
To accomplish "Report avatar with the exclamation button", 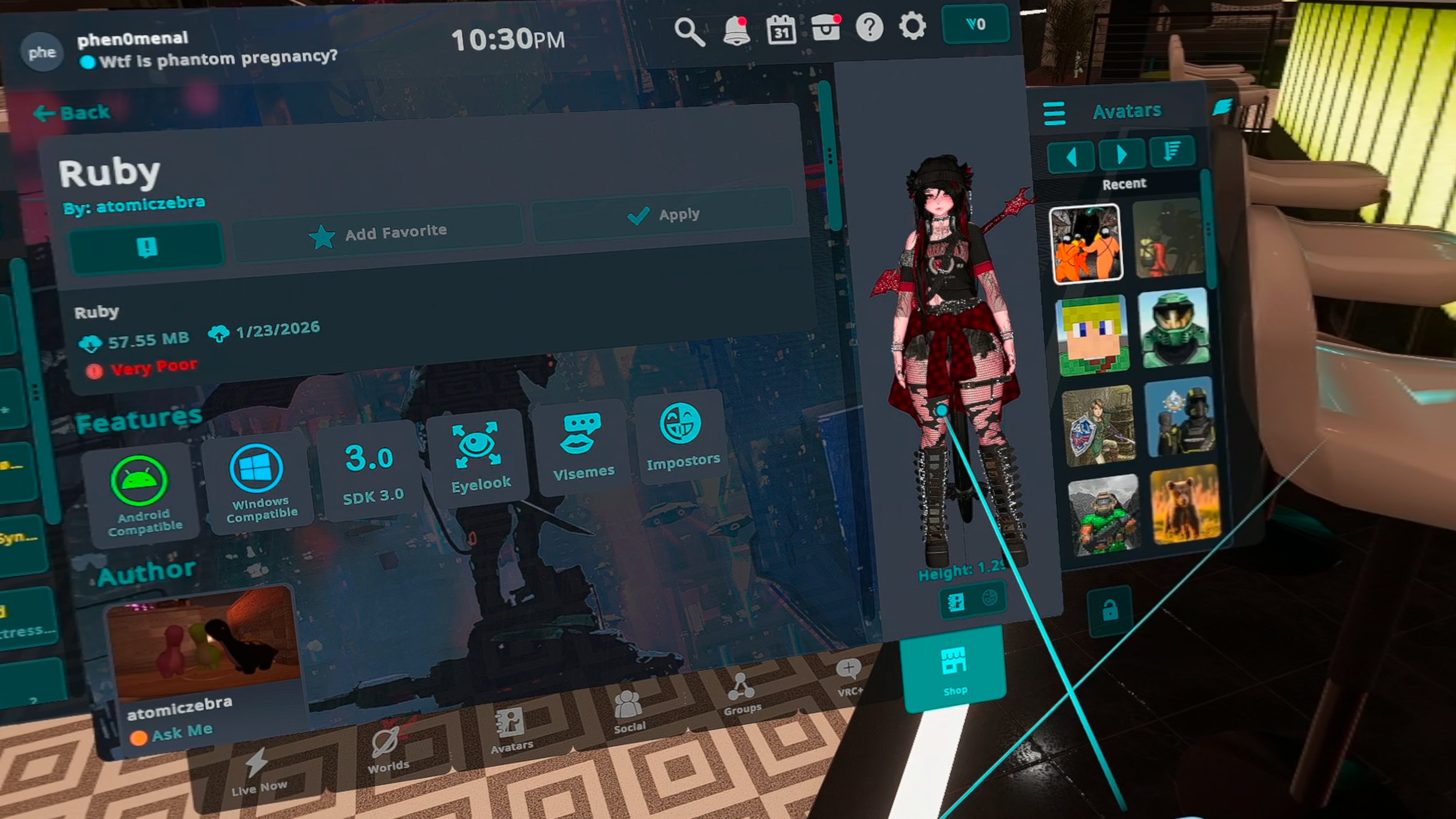I will (x=147, y=248).
